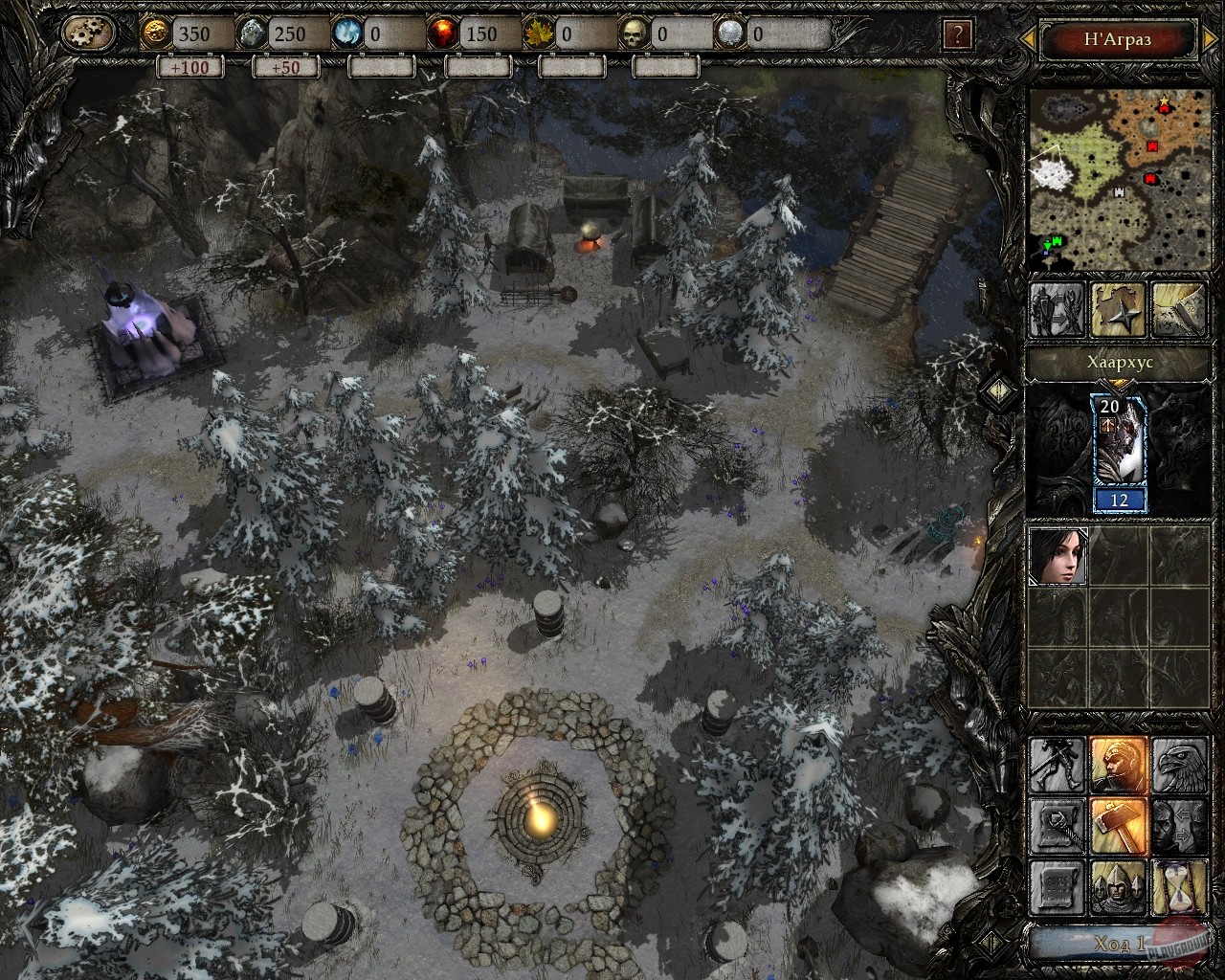1225x980 pixels.
Task: Click the world minimap
Action: pyautogui.click(x=1116, y=179)
